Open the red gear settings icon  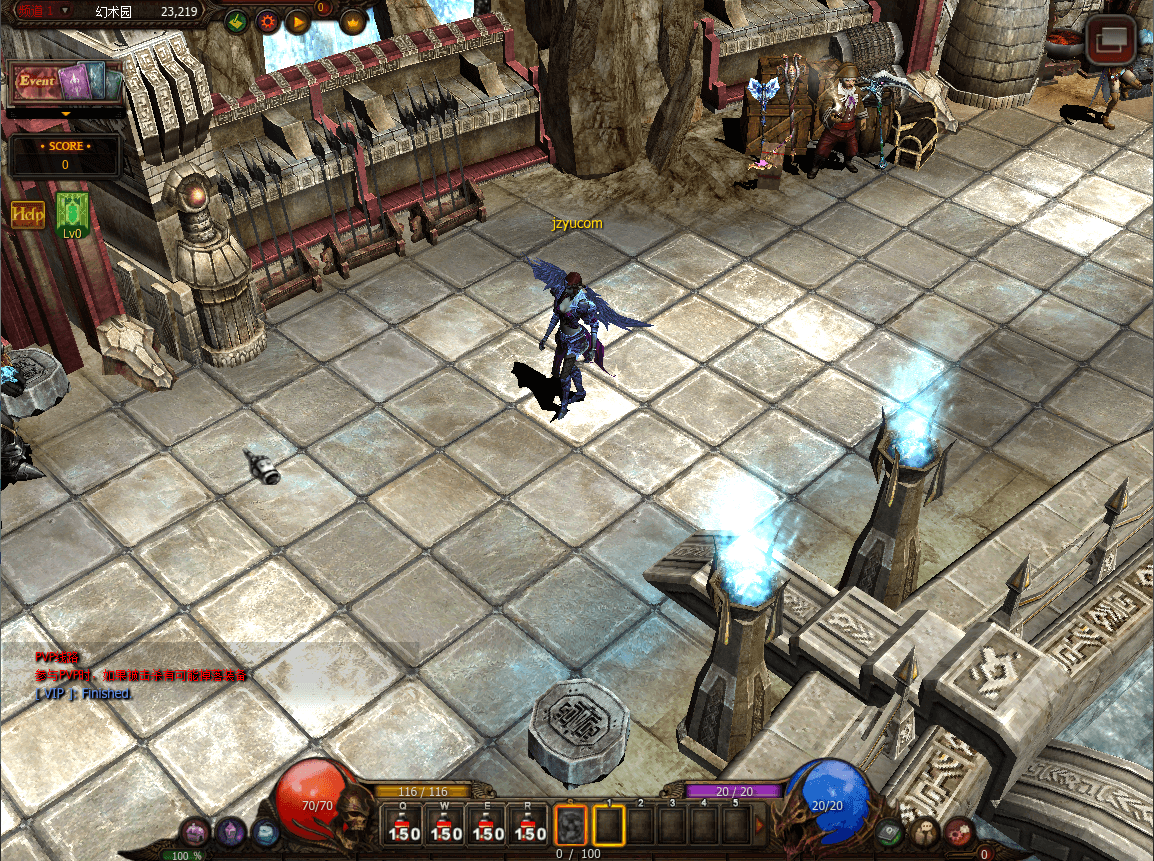[x=267, y=21]
